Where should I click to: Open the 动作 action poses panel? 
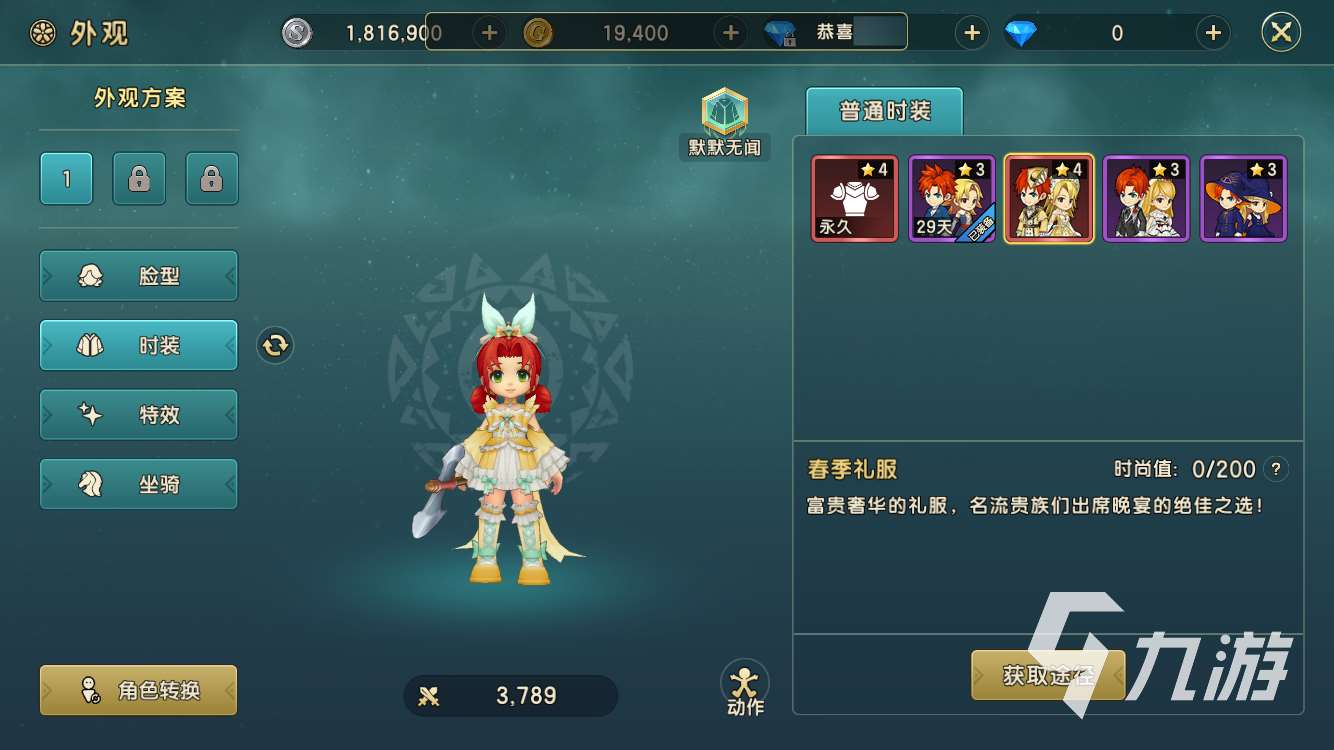(x=744, y=686)
